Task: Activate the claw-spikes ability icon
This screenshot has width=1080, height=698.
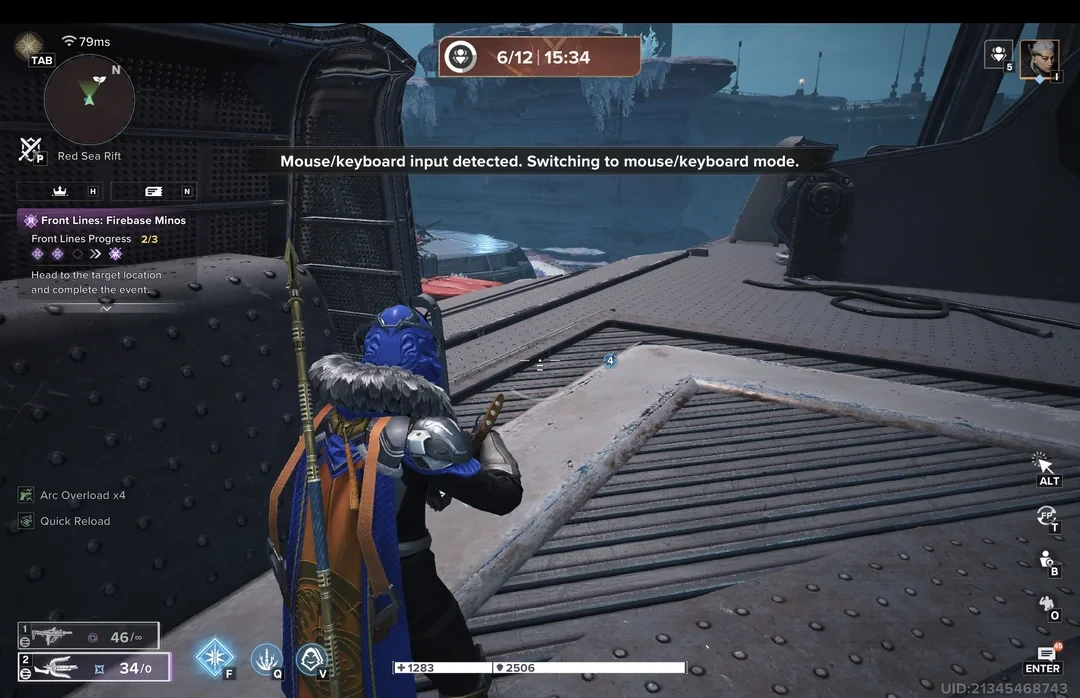Action: 265,658
